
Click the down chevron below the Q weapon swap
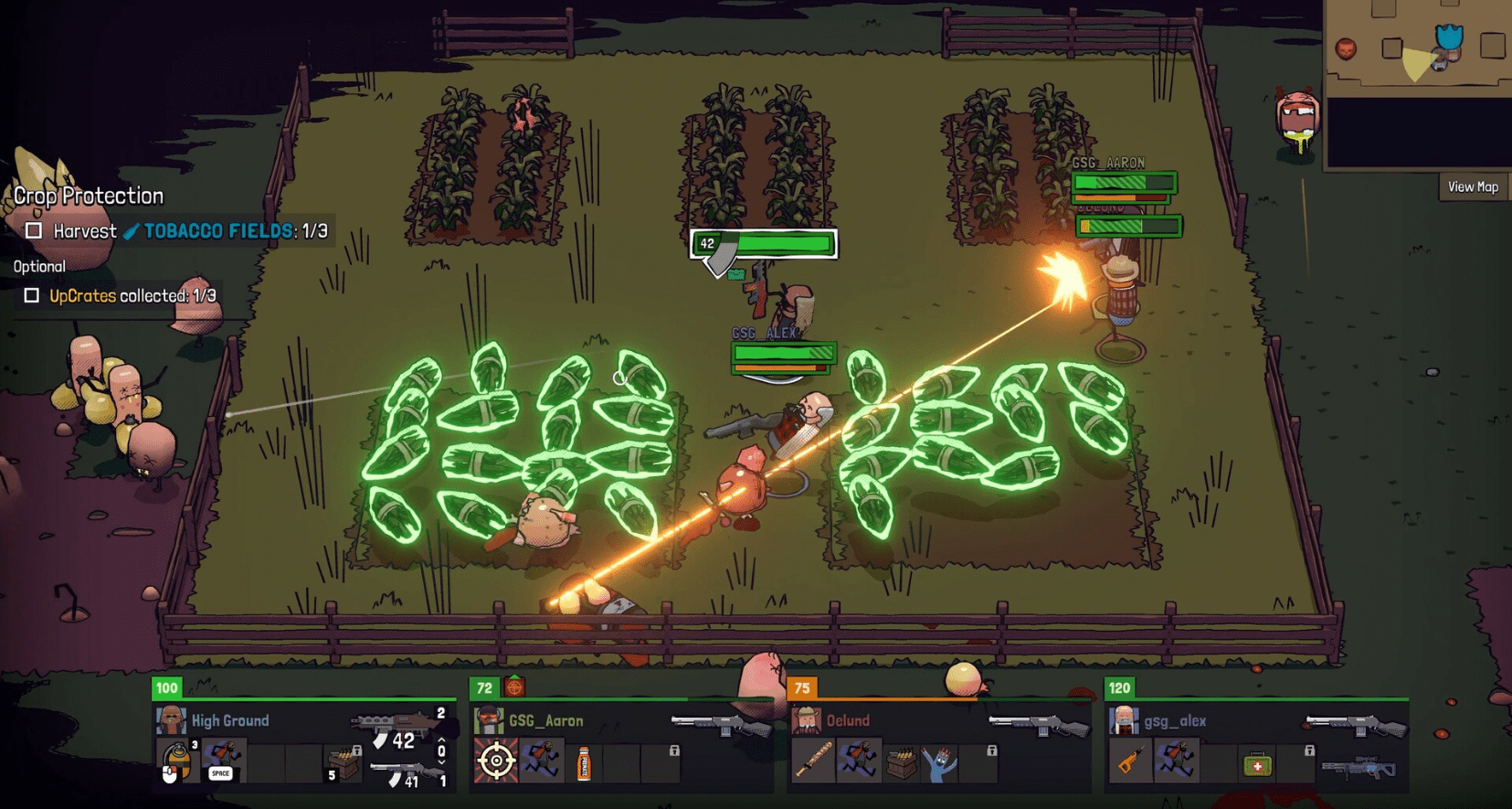441,764
